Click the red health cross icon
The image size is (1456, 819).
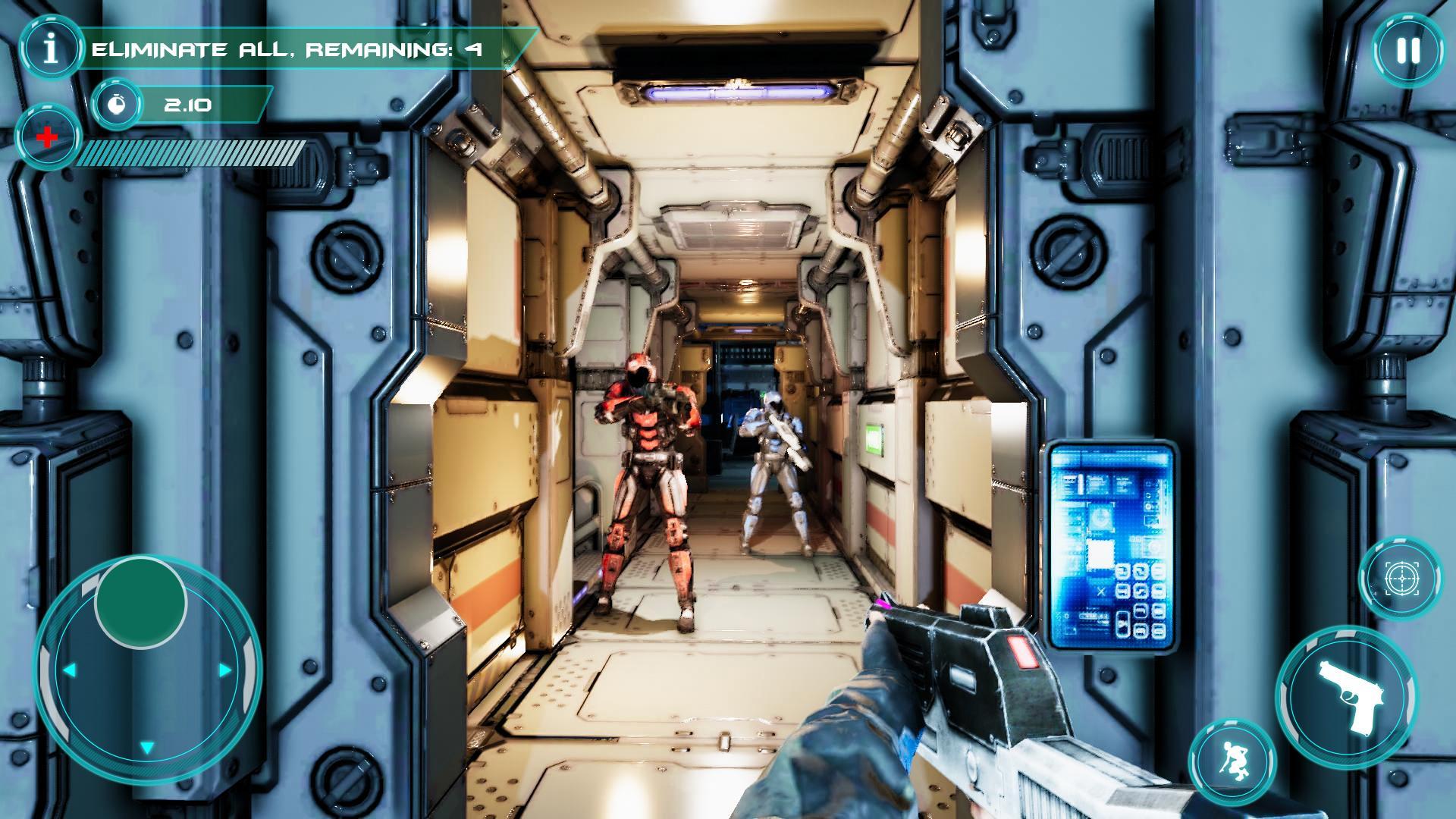click(45, 137)
